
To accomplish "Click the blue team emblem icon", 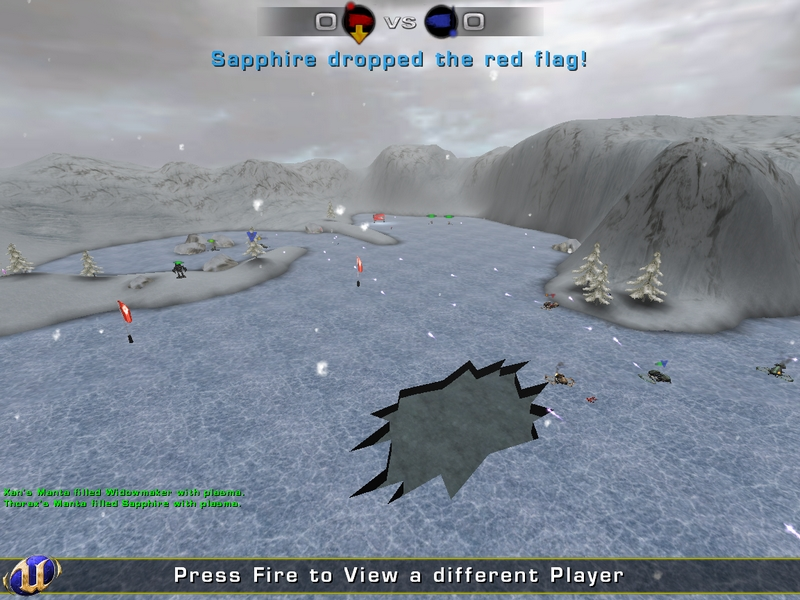I will click(x=441, y=19).
